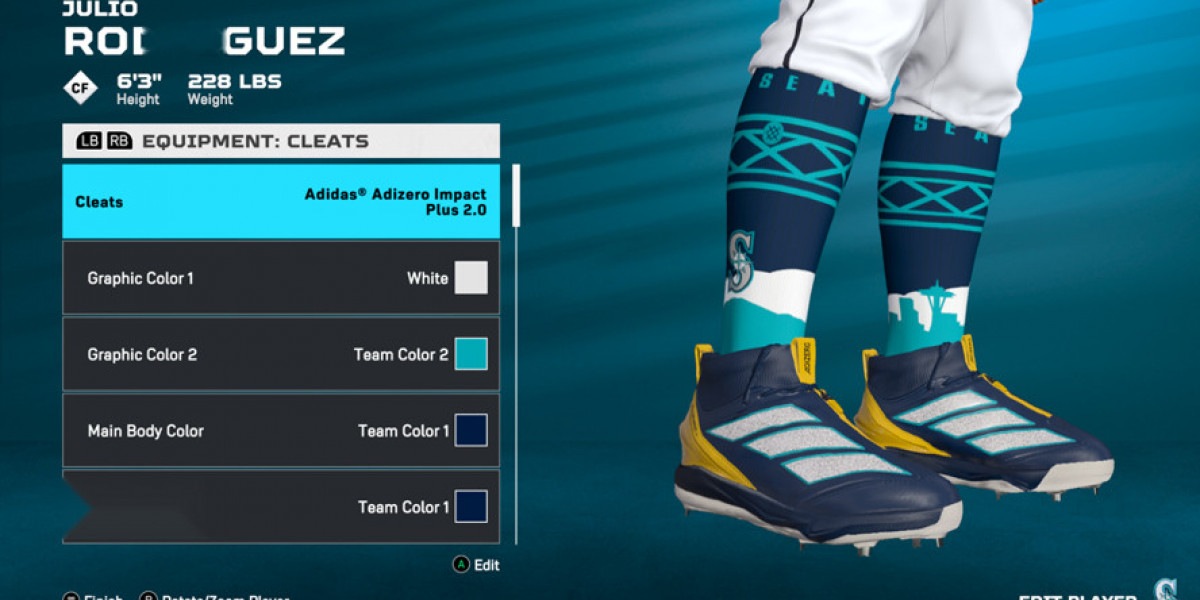Image resolution: width=1200 pixels, height=600 pixels.
Task: Select the Cleats Adidas Adizero row
Action: [280, 202]
